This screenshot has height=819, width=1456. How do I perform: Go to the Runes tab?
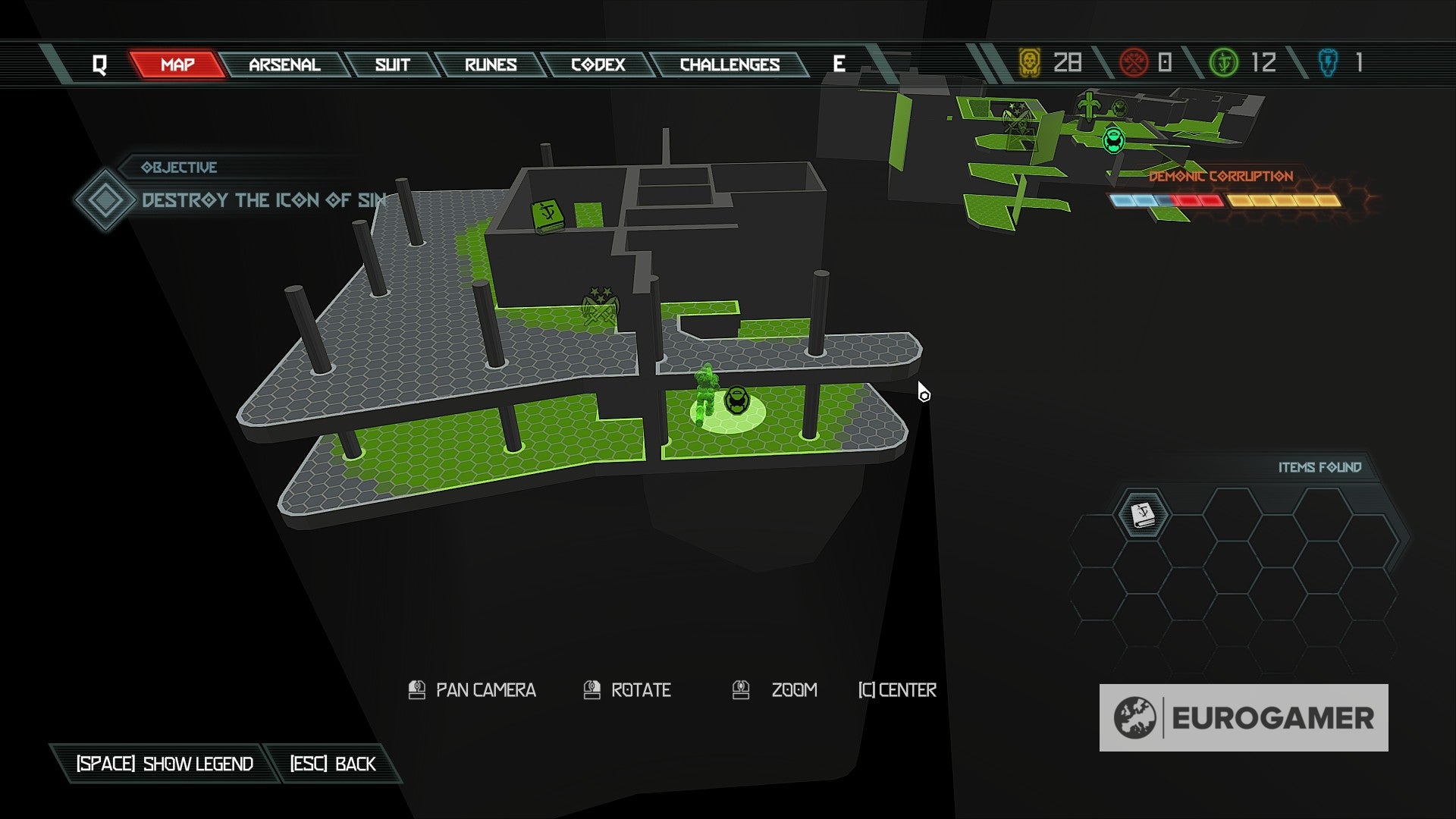[491, 64]
